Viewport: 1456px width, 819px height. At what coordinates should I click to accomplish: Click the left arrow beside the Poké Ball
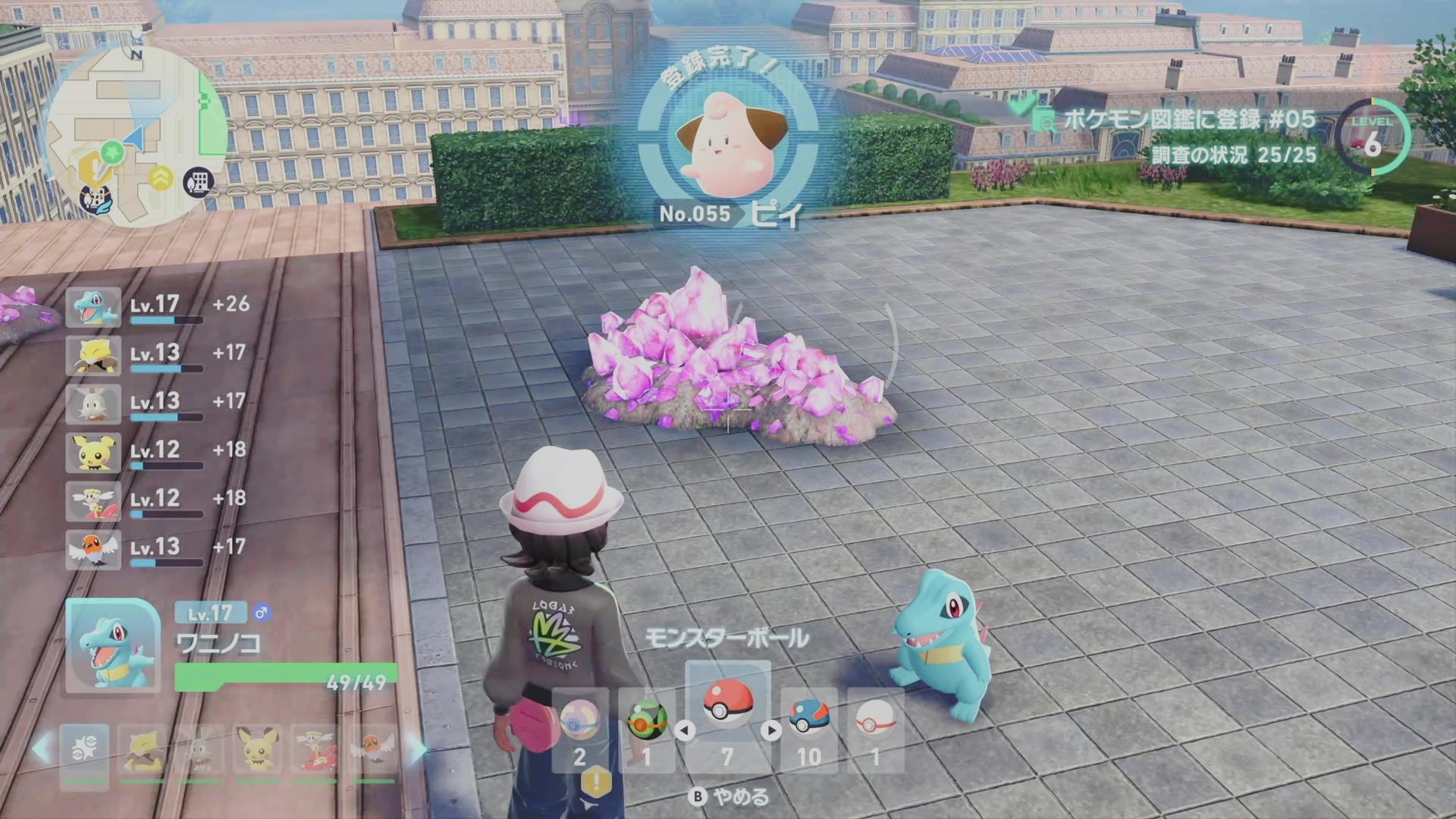point(685,731)
